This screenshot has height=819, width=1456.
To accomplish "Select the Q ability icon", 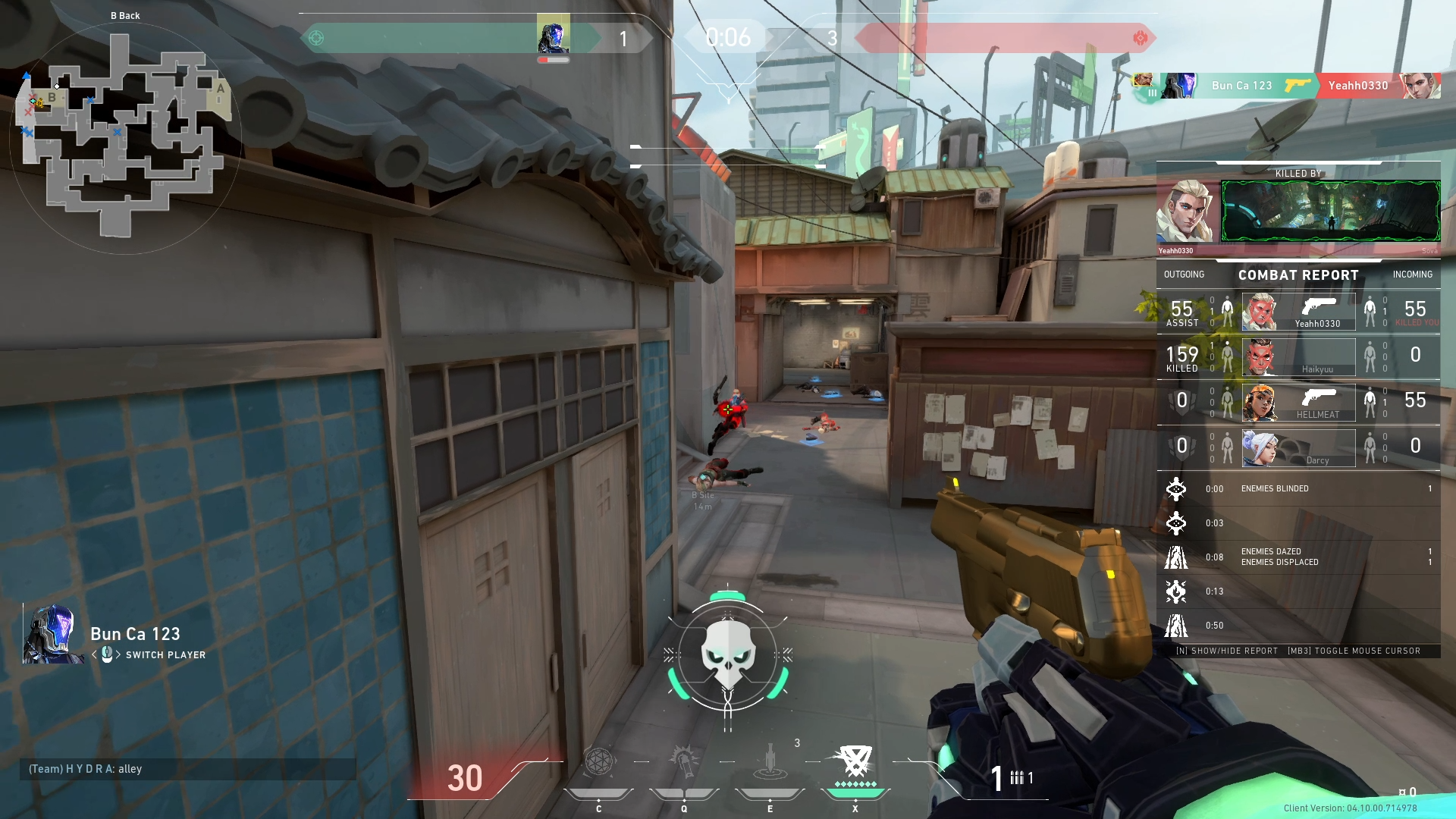I will [x=684, y=764].
